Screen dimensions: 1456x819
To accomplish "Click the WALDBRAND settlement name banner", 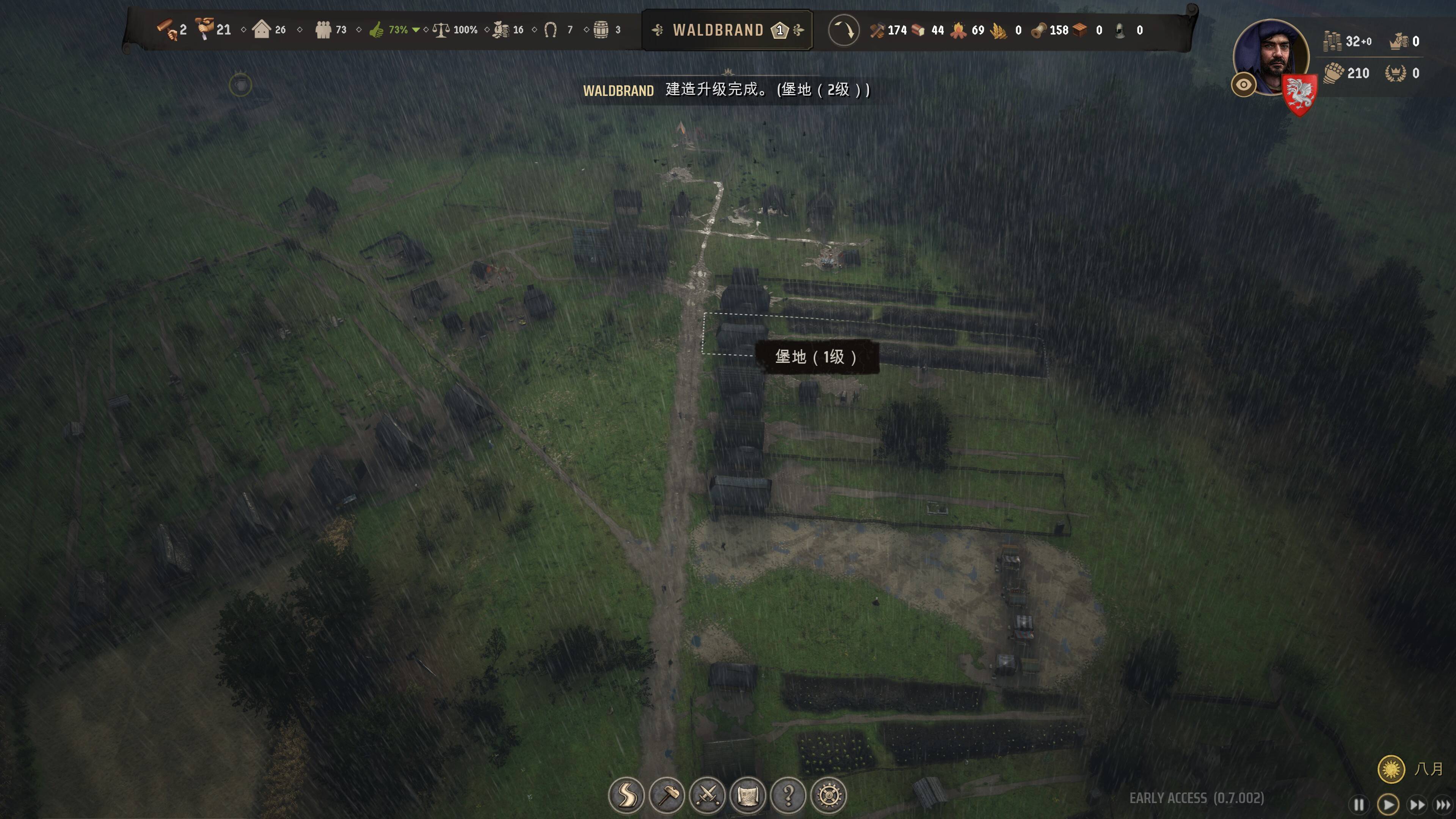I will pos(727,30).
